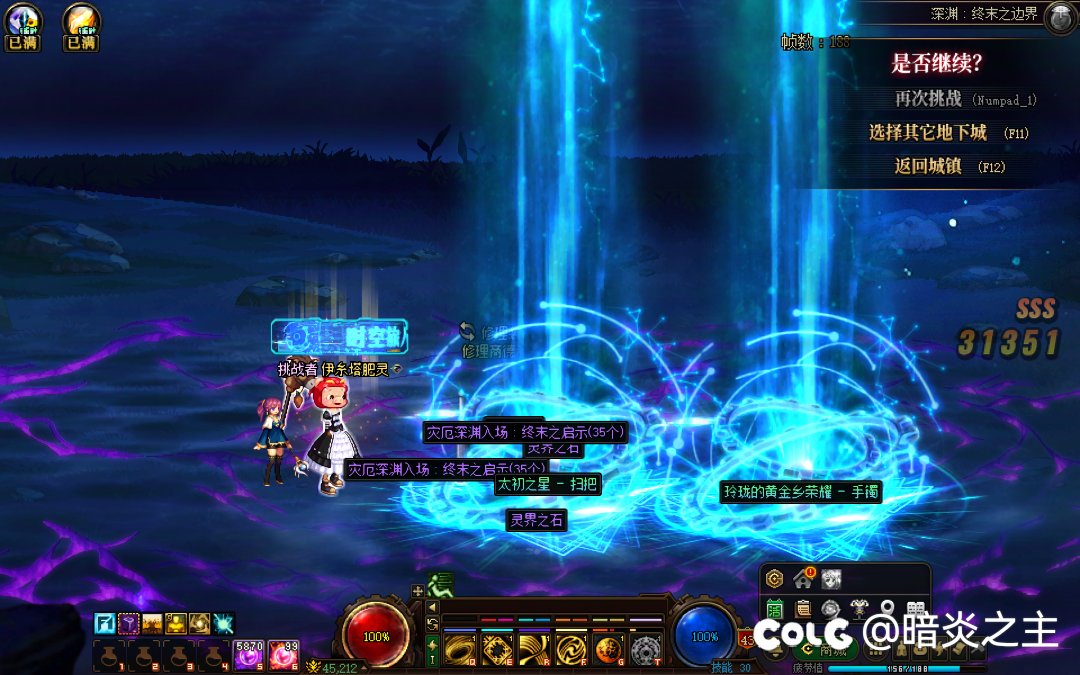
Task: Activate the gear-frame skill on E
Action: point(498,649)
